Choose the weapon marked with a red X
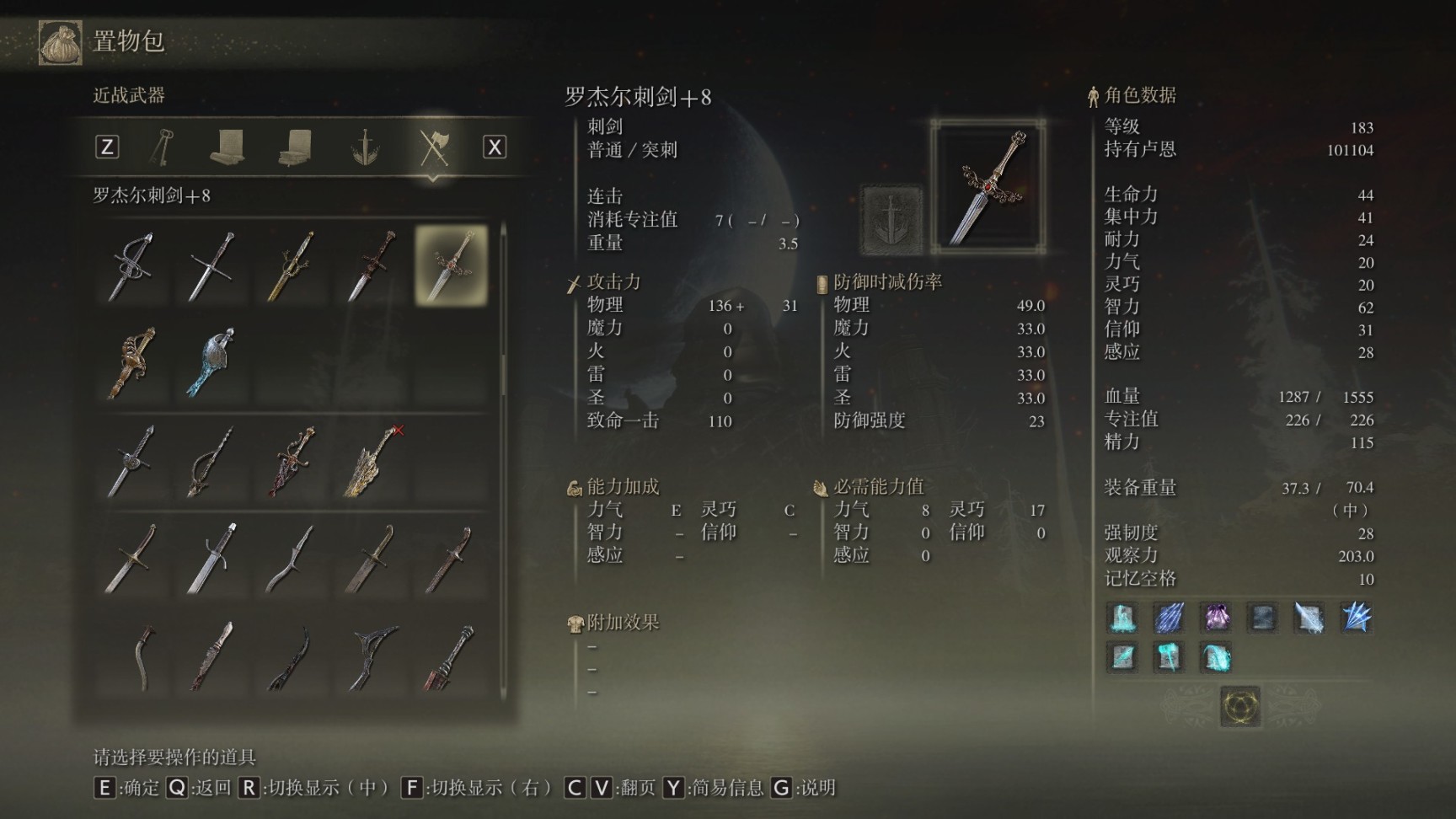 [372, 461]
